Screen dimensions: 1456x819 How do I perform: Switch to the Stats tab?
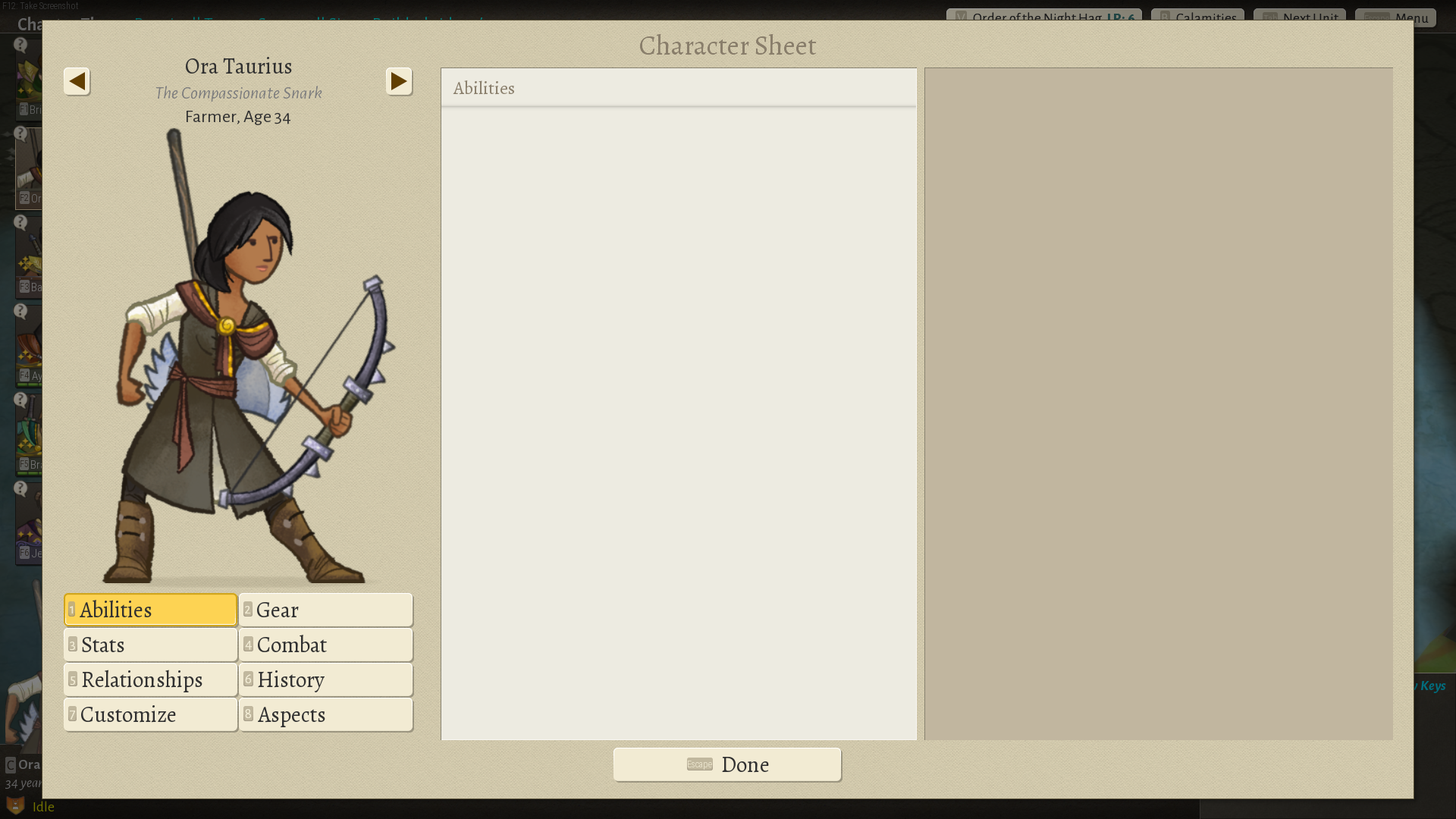149,645
